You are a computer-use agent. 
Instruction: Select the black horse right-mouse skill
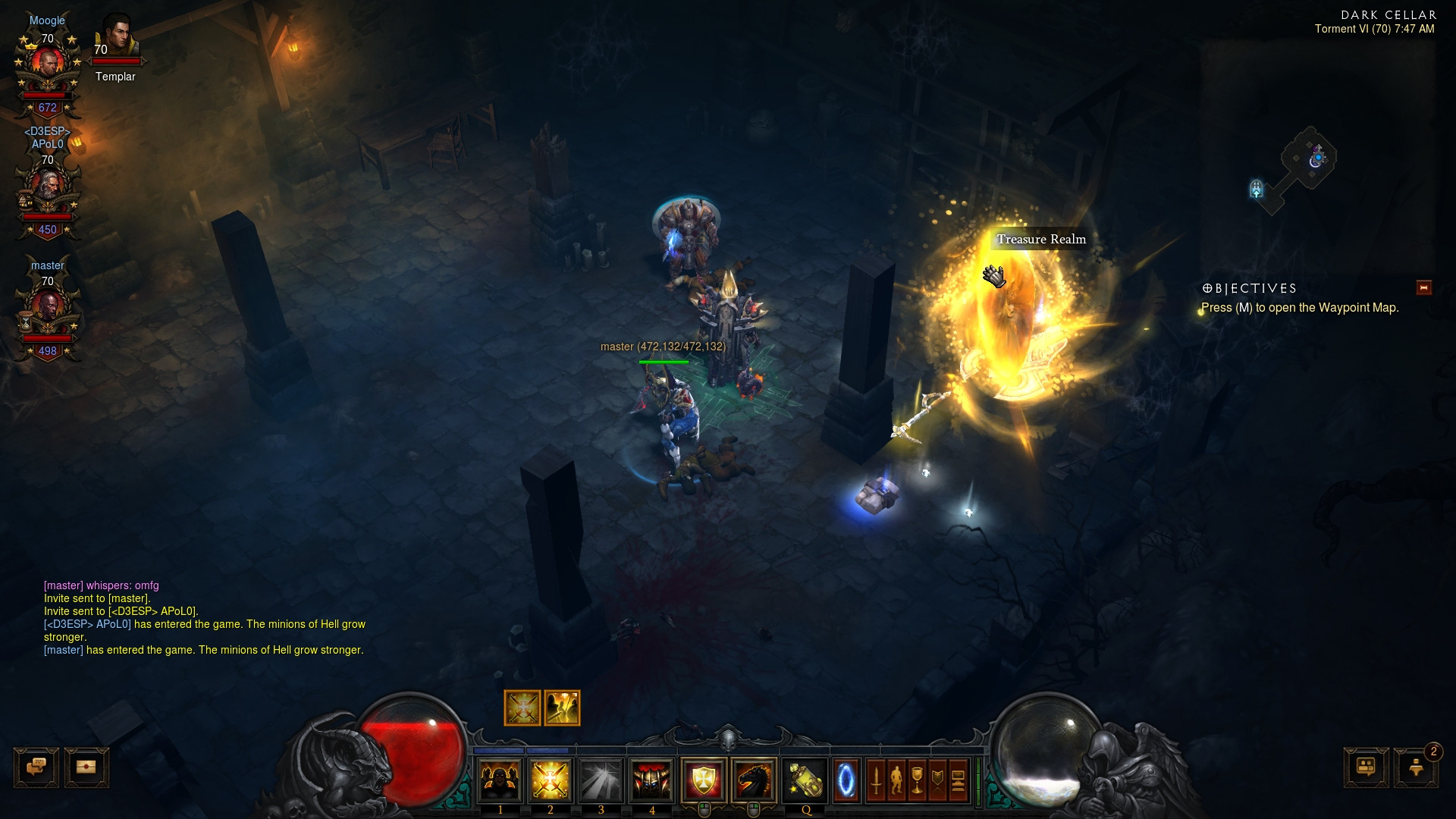(x=754, y=780)
